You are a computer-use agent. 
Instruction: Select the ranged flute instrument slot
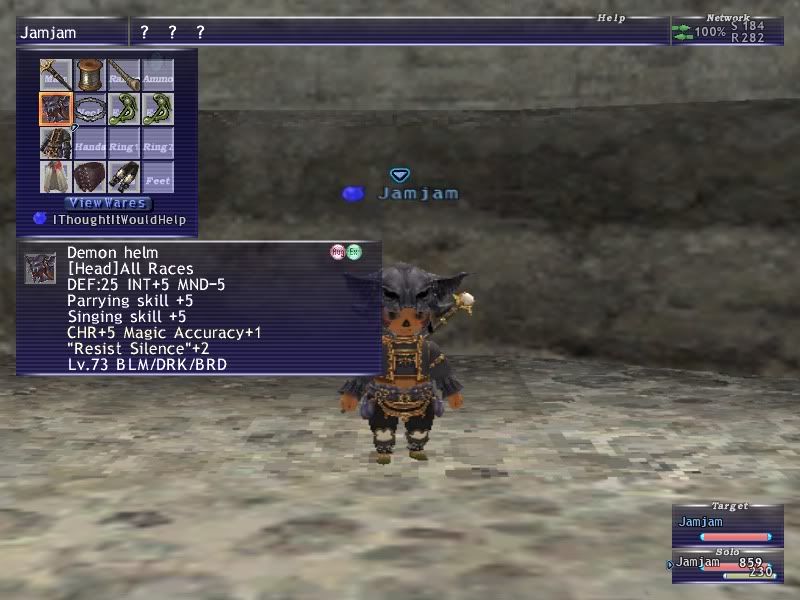tap(124, 75)
